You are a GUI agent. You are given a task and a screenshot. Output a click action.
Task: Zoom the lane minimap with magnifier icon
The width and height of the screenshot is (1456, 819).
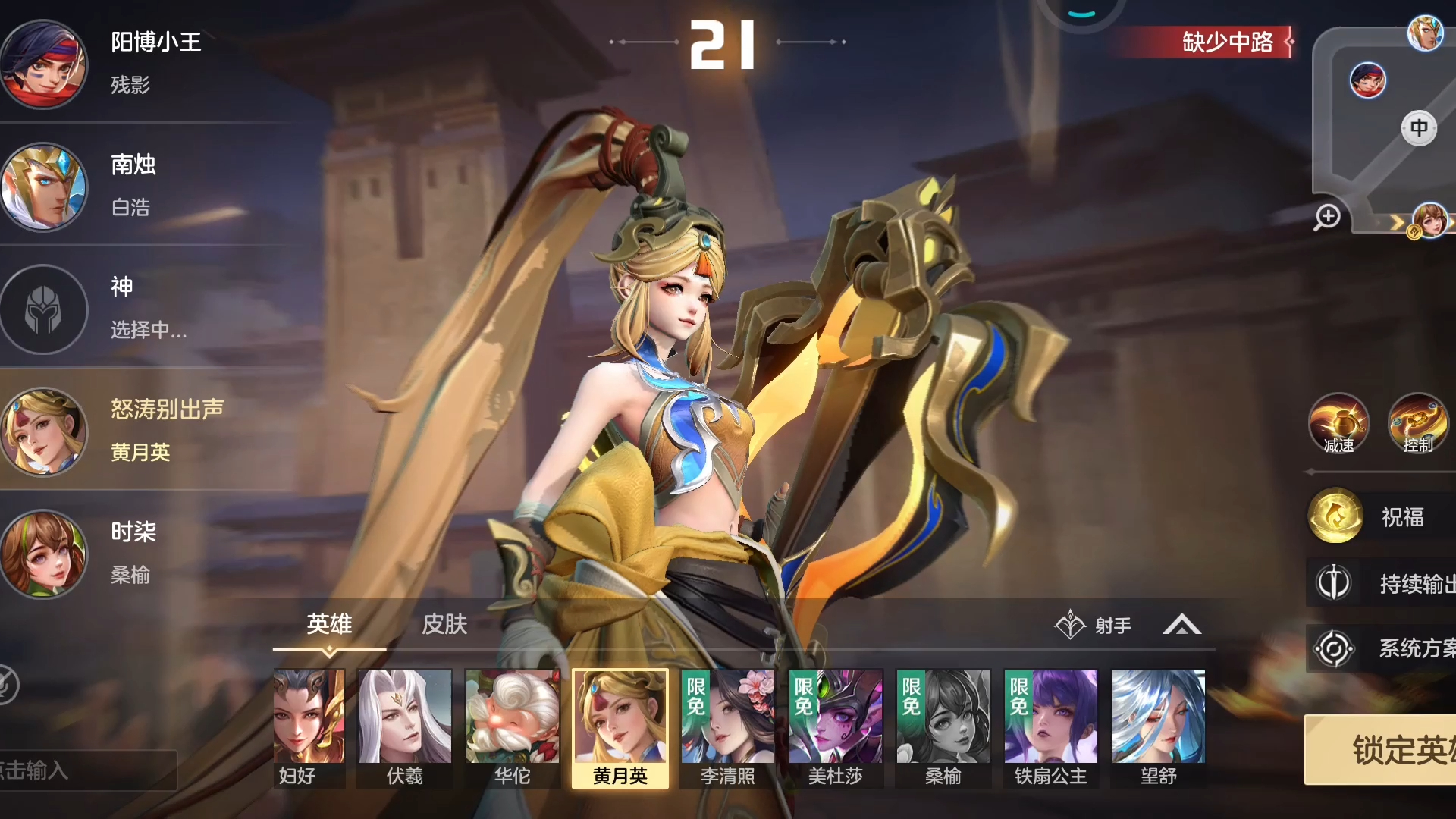point(1327,217)
